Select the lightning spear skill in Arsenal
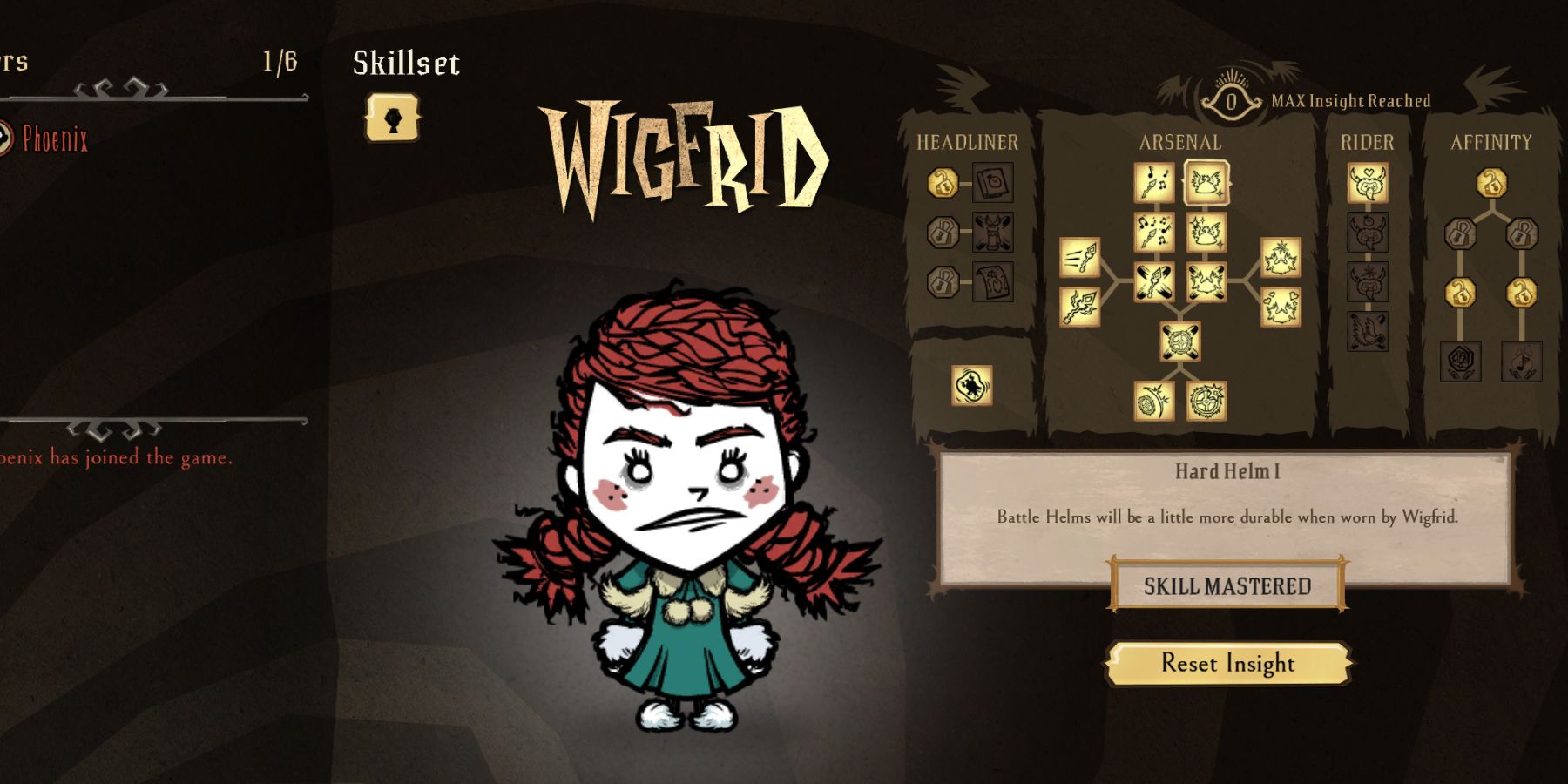The image size is (1568, 784). tap(1078, 305)
